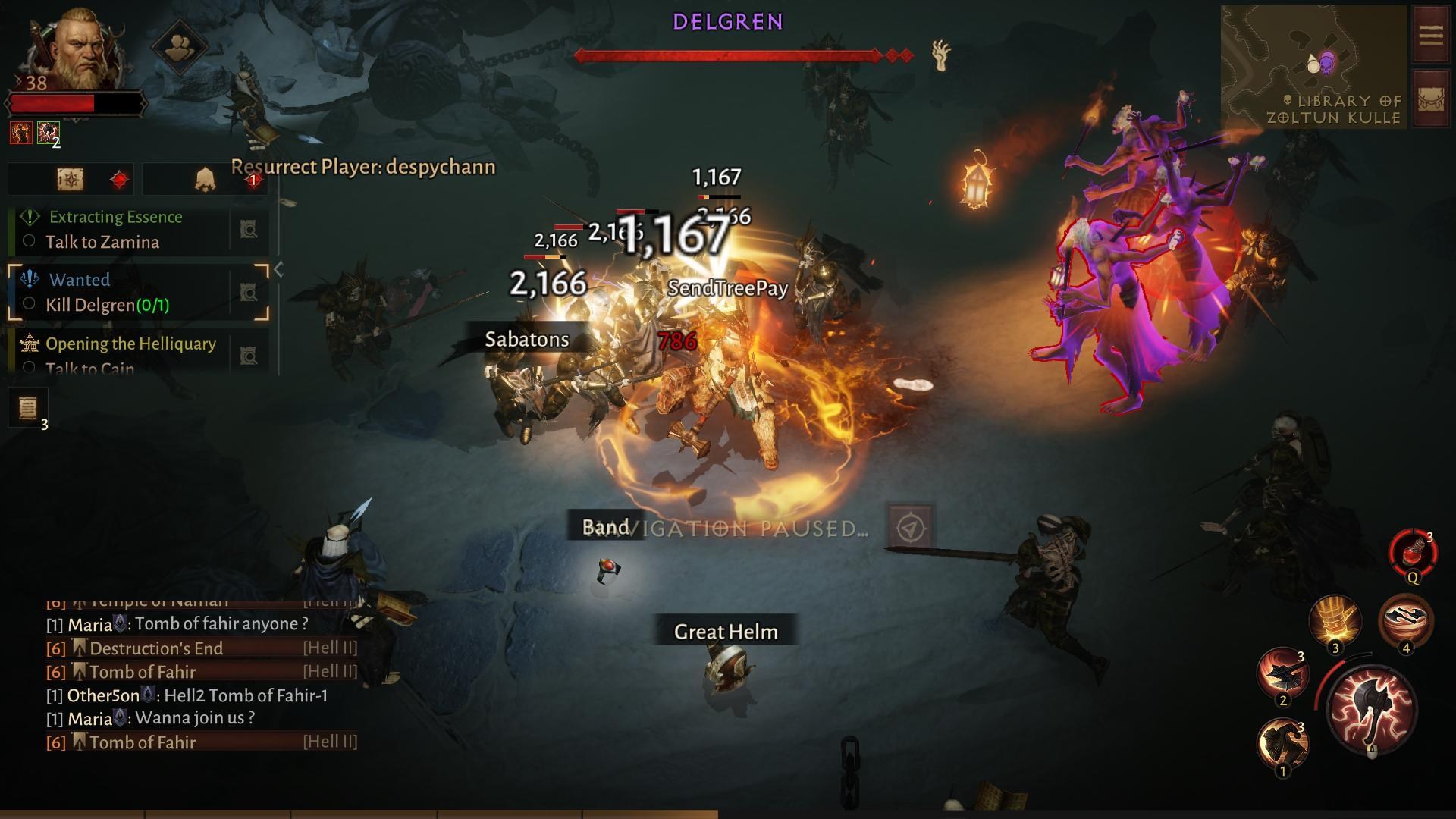Viewport: 1456px width, 819px height.
Task: Pick up the Great Helm loot label
Action: pos(725,631)
